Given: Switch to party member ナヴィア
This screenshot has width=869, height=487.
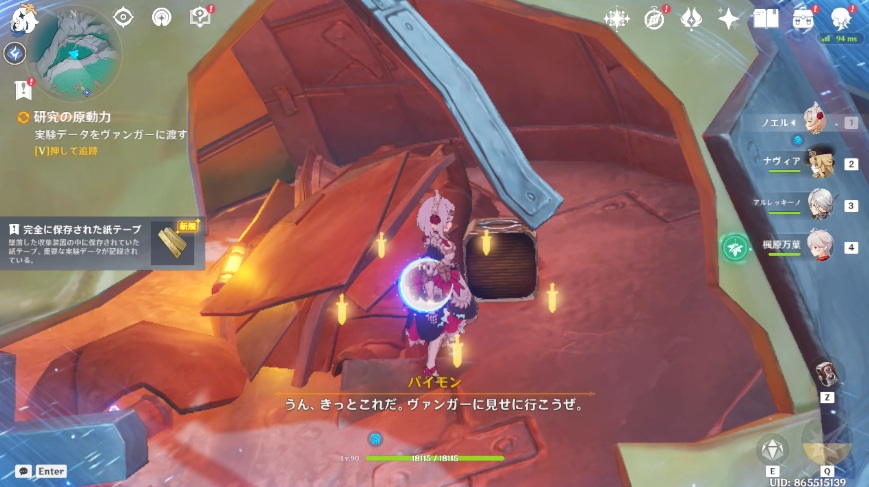Looking at the screenshot, I should tap(822, 163).
